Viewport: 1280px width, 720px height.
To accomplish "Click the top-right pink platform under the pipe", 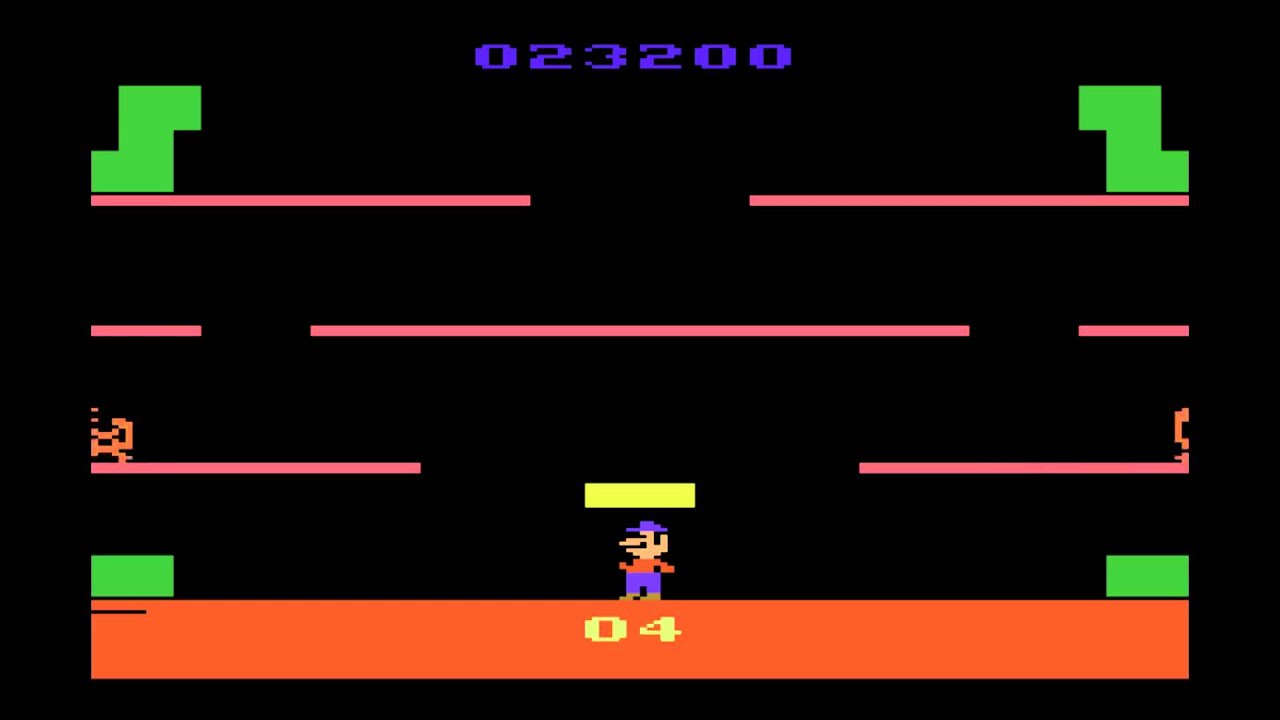I will (968, 200).
